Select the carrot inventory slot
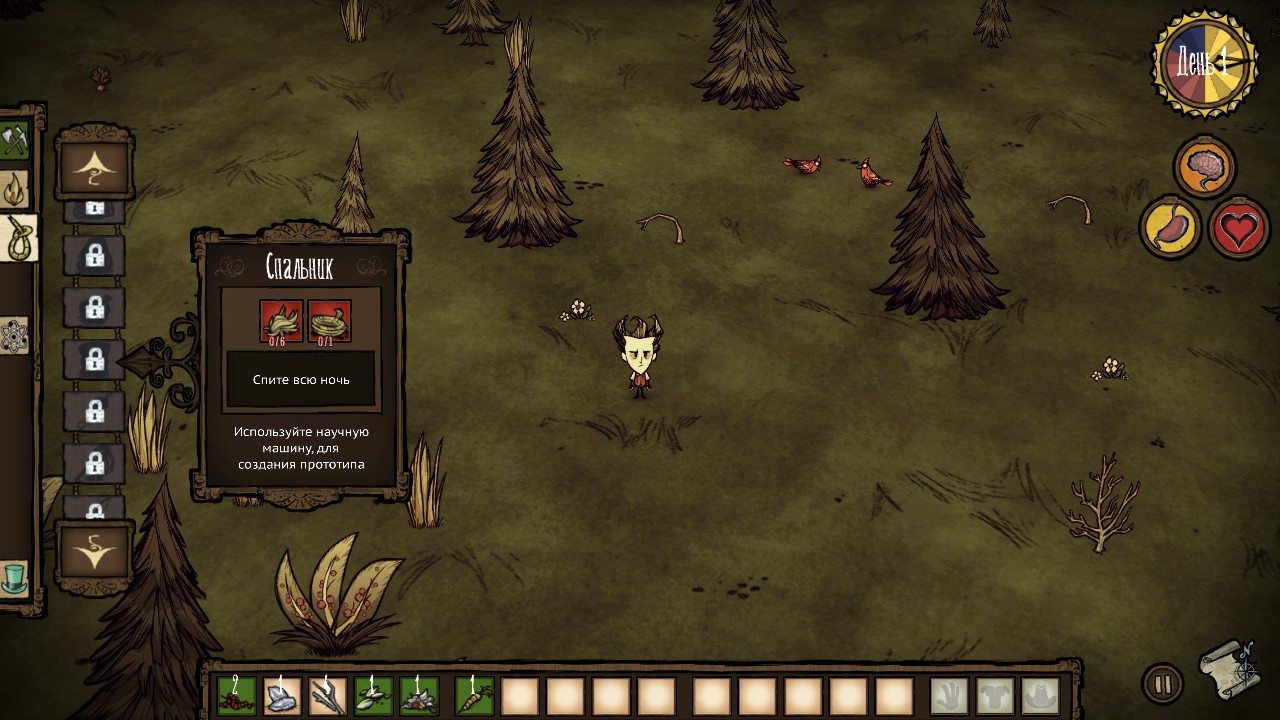Image resolution: width=1280 pixels, height=720 pixels. [x=475, y=696]
